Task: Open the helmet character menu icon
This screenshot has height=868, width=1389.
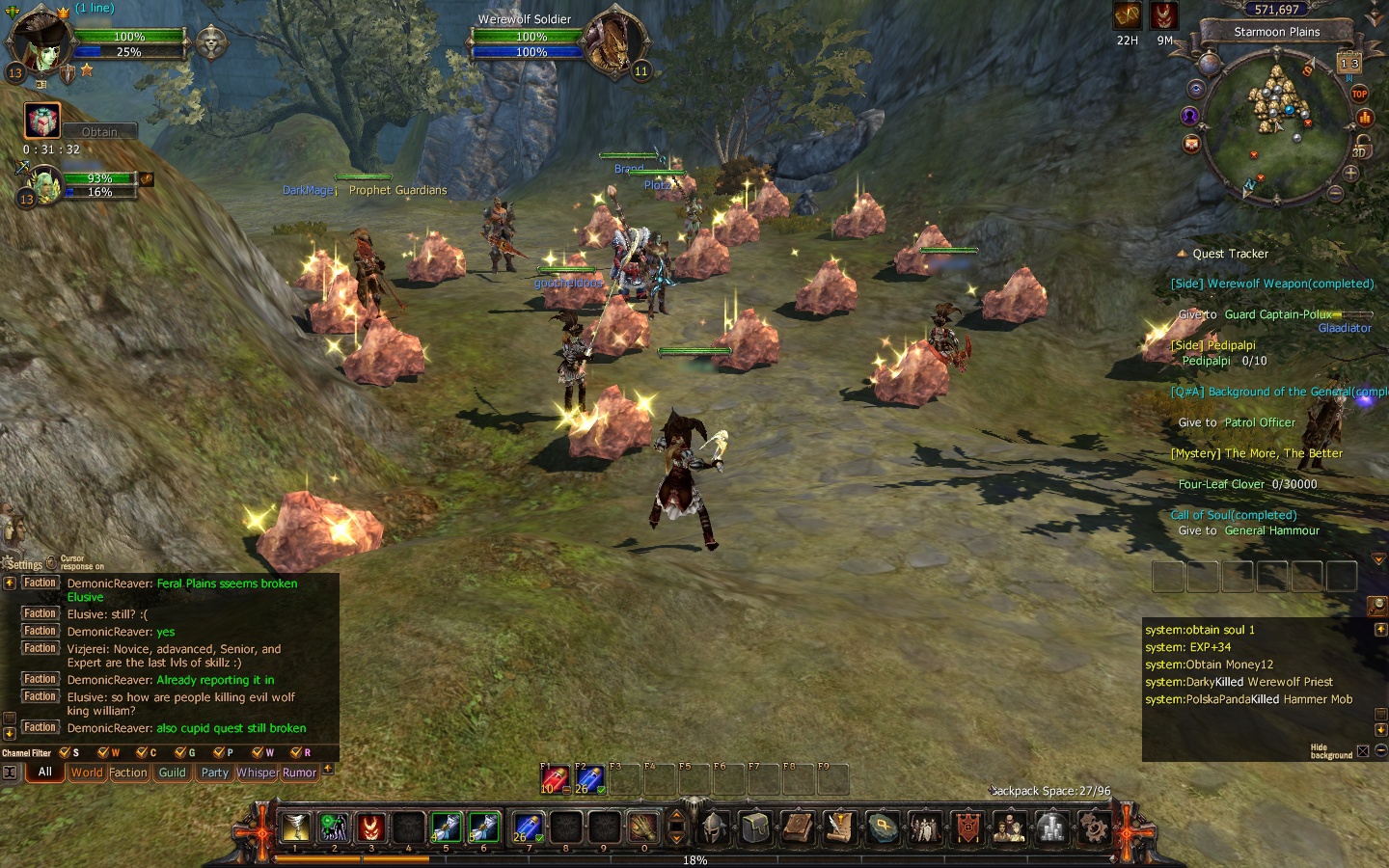Action: 714,827
